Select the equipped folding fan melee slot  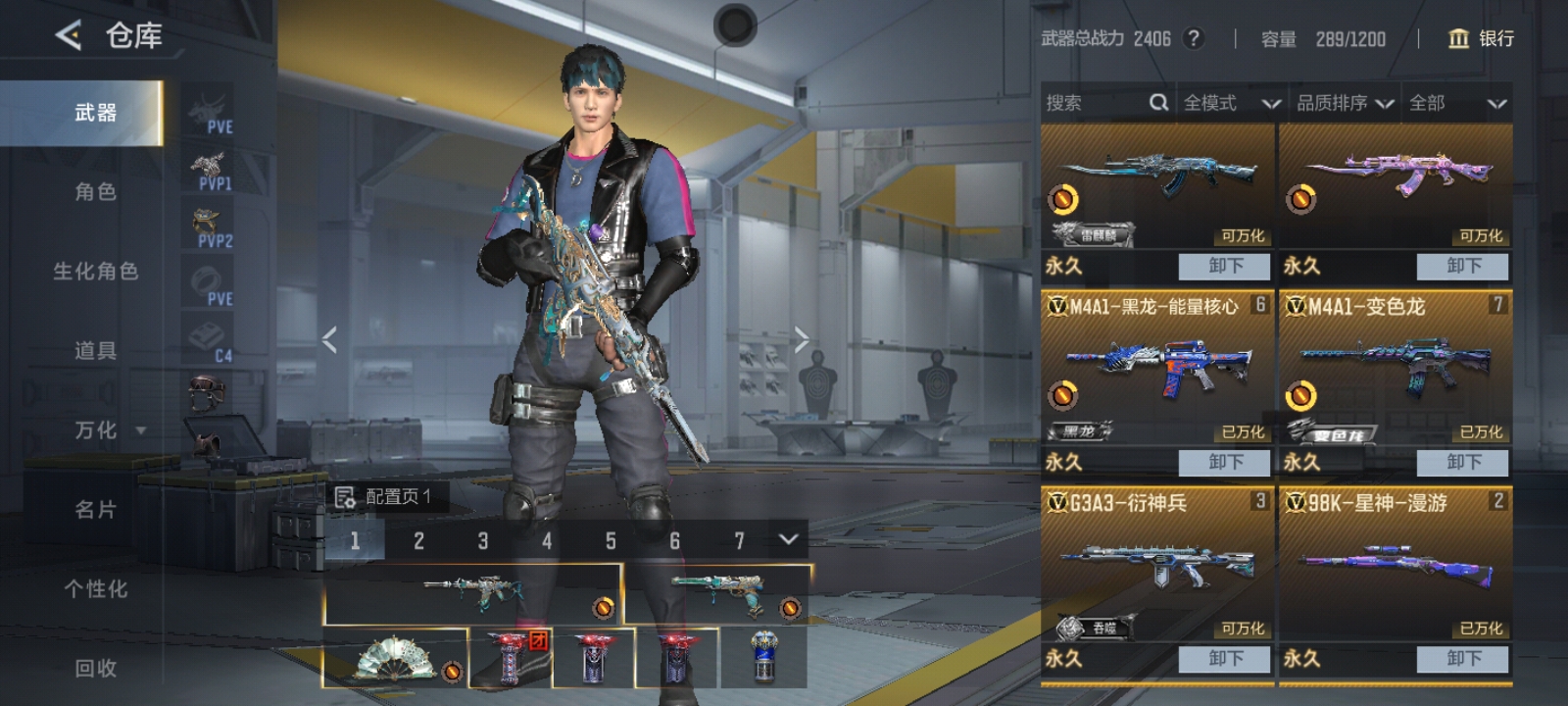[x=395, y=658]
